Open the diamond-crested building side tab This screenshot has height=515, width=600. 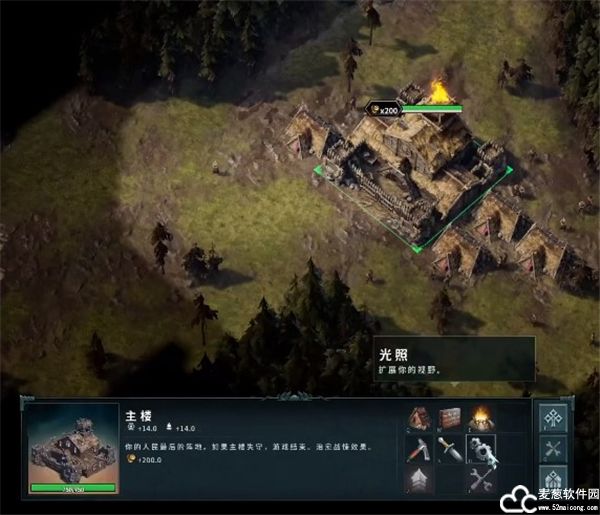553,480
